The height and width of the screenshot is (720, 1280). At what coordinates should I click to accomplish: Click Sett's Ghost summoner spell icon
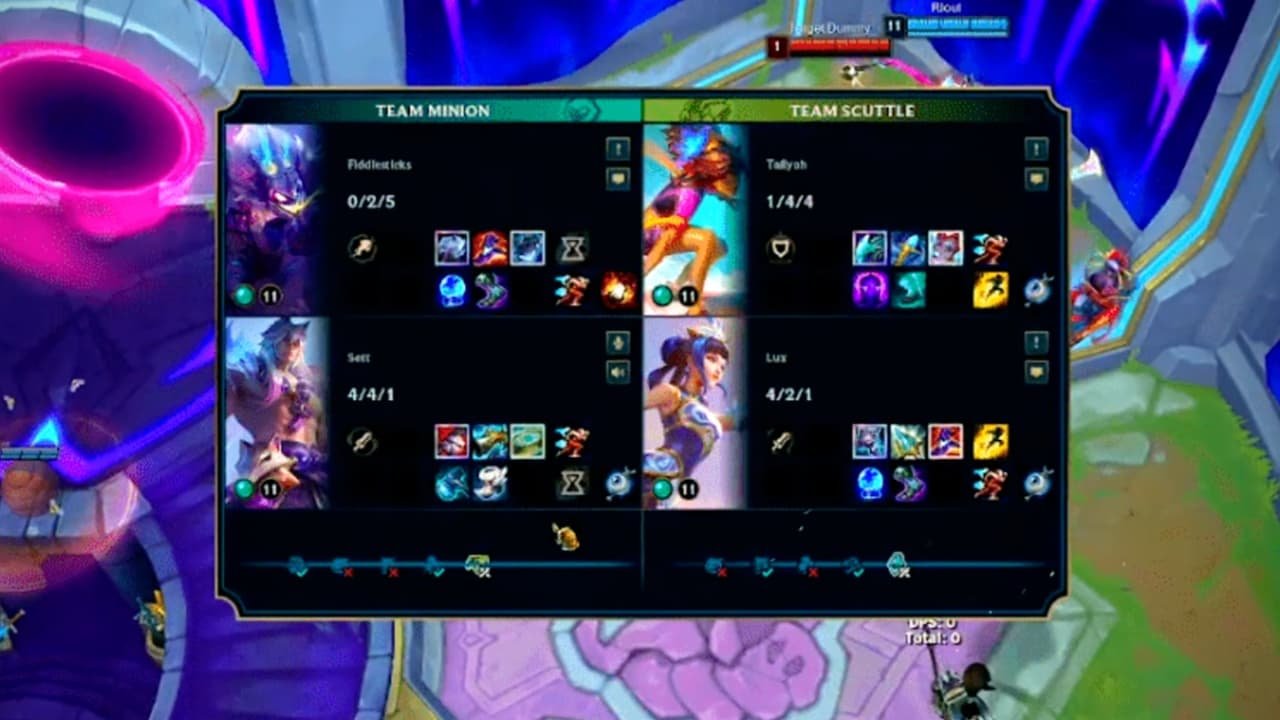571,441
